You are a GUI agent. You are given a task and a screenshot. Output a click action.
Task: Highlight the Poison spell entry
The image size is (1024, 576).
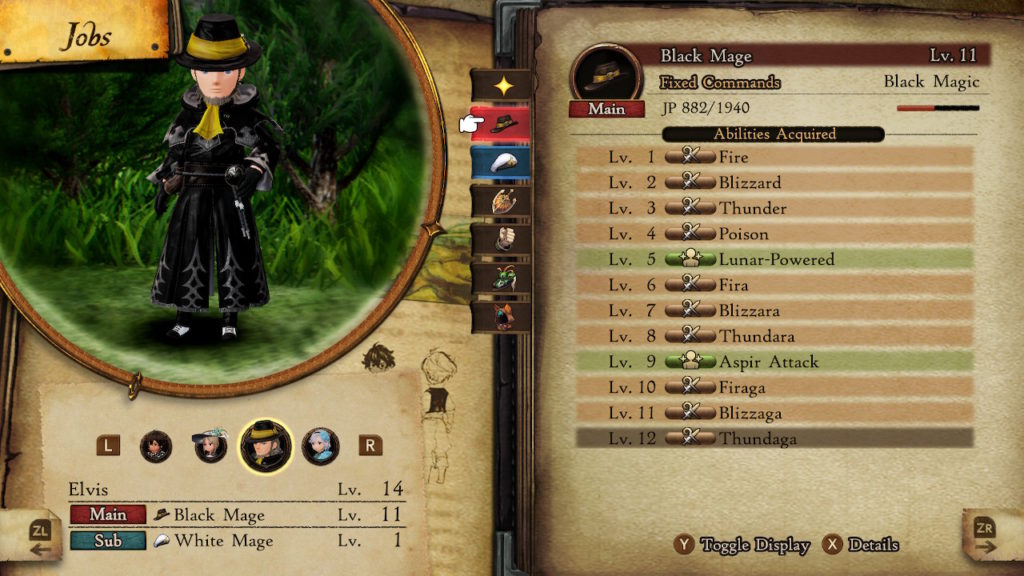(774, 234)
